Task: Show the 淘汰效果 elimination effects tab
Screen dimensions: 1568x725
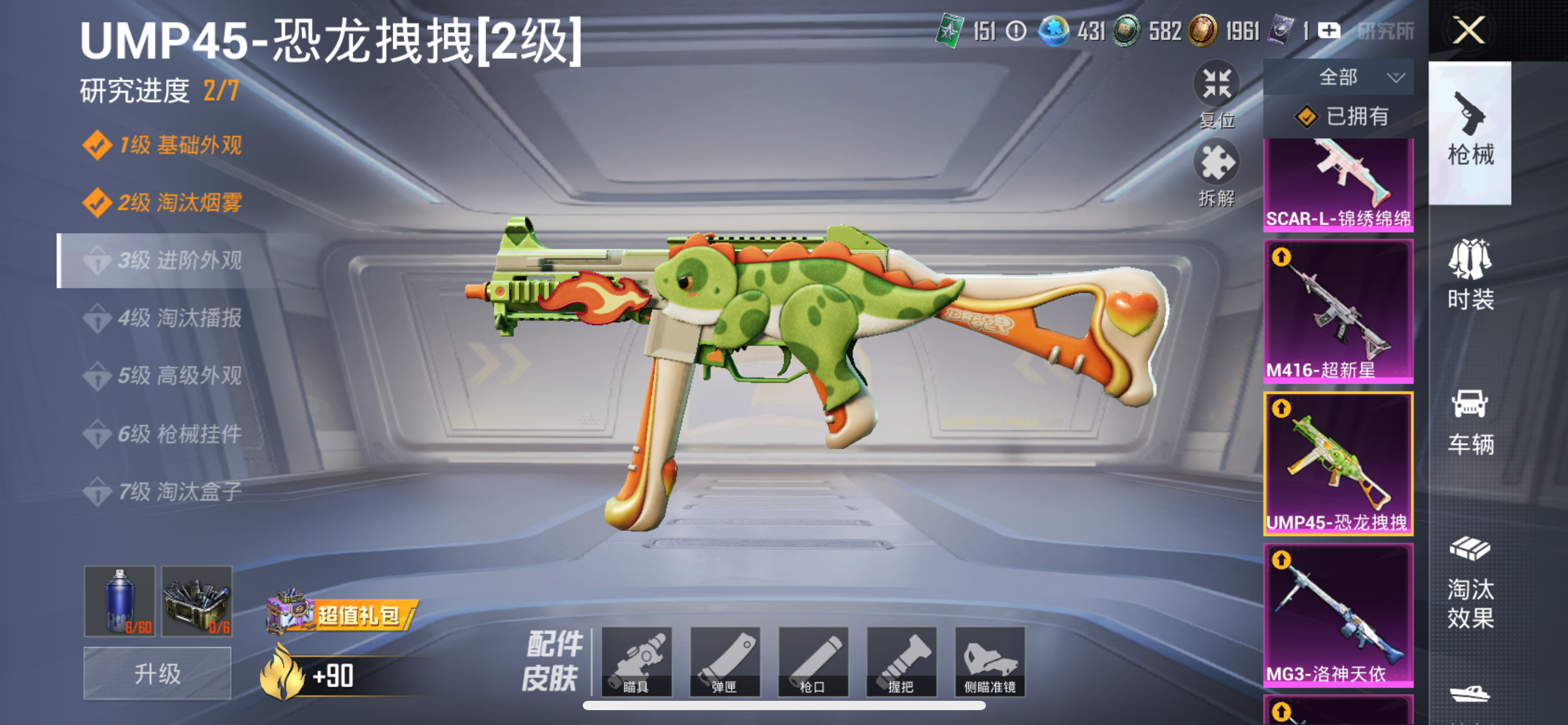Action: 1470,582
